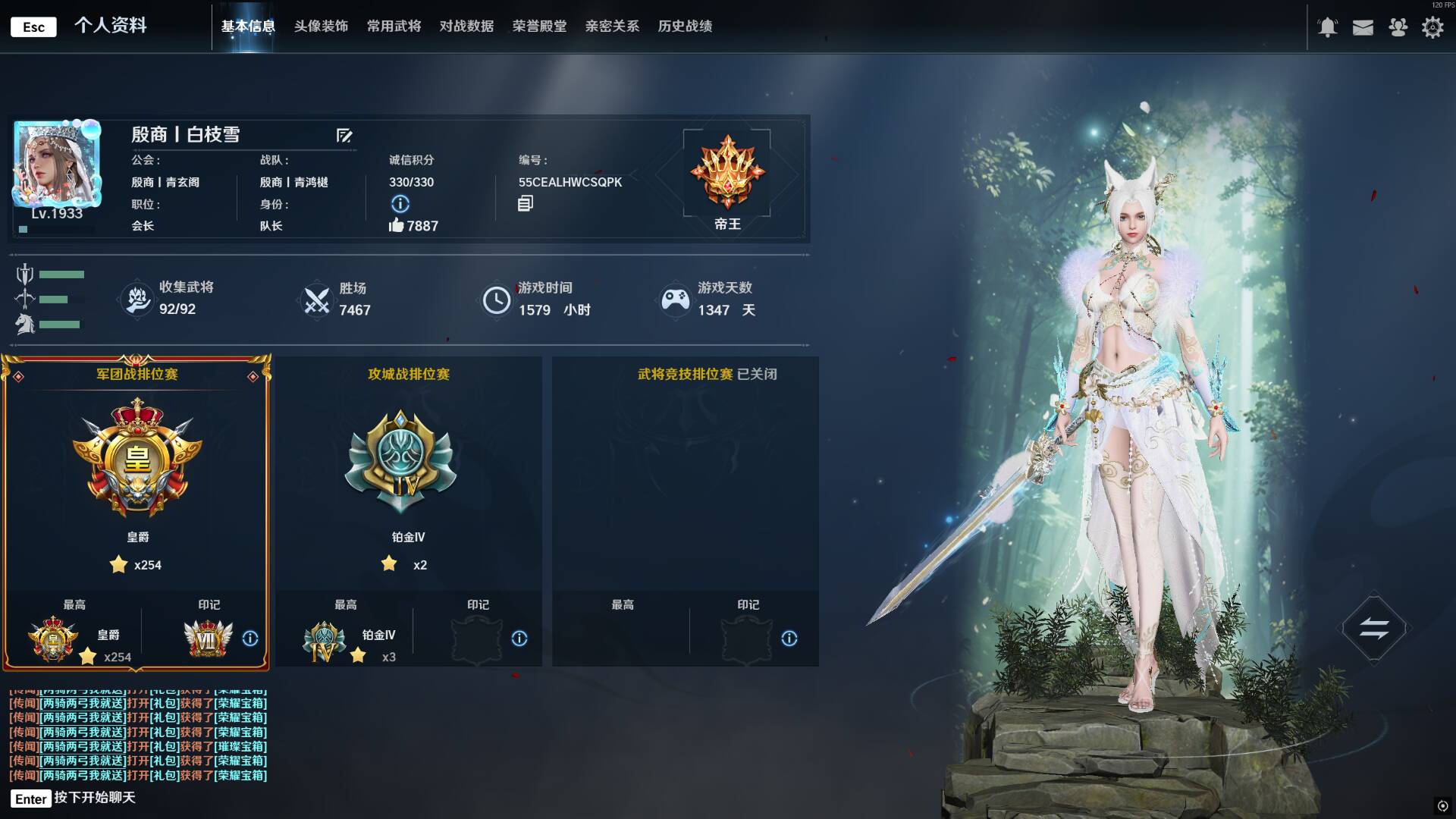The height and width of the screenshot is (819, 1456).
Task: Open the notification bell
Action: (1327, 27)
